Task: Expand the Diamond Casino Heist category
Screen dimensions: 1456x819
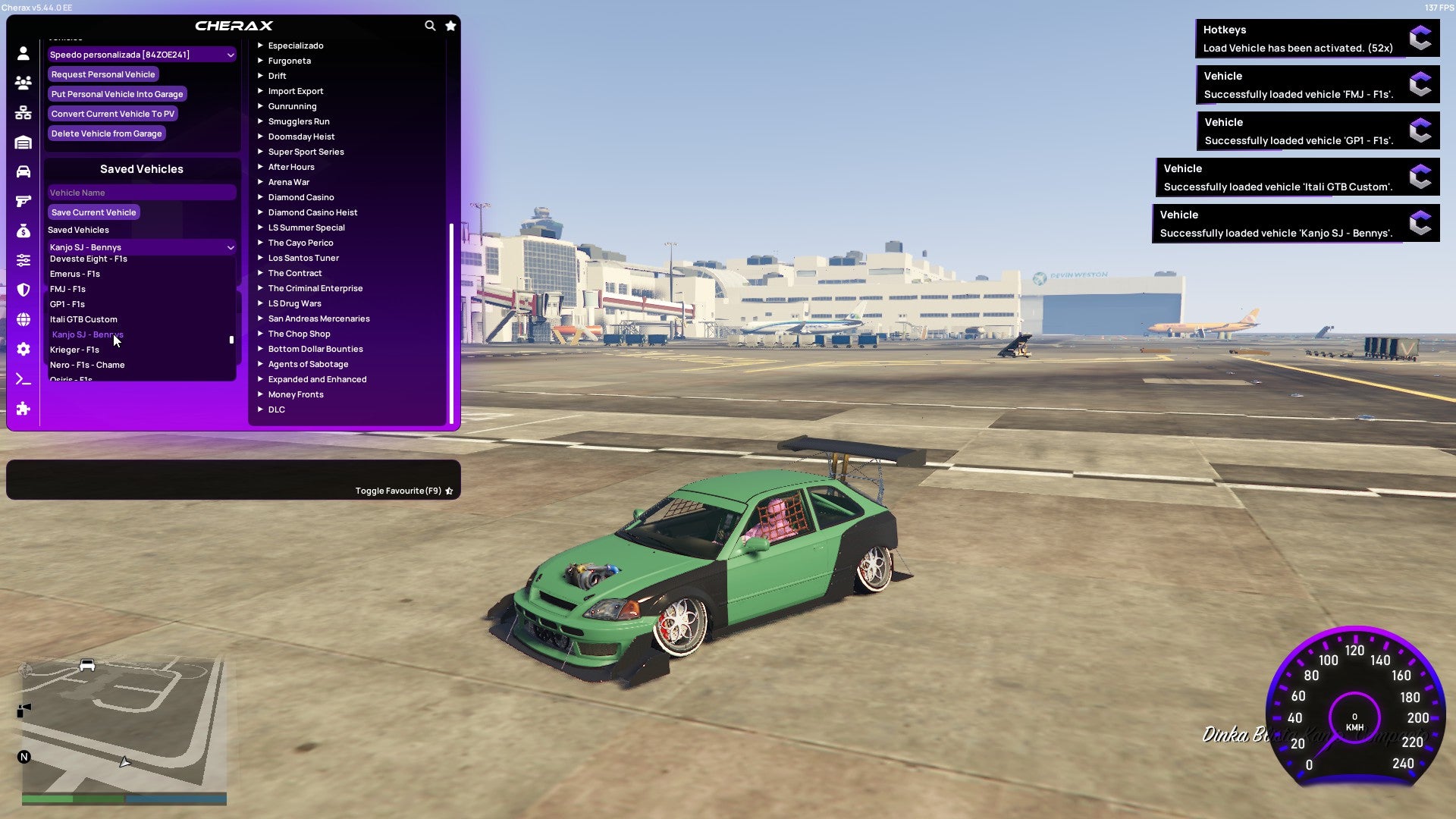Action: [x=313, y=212]
